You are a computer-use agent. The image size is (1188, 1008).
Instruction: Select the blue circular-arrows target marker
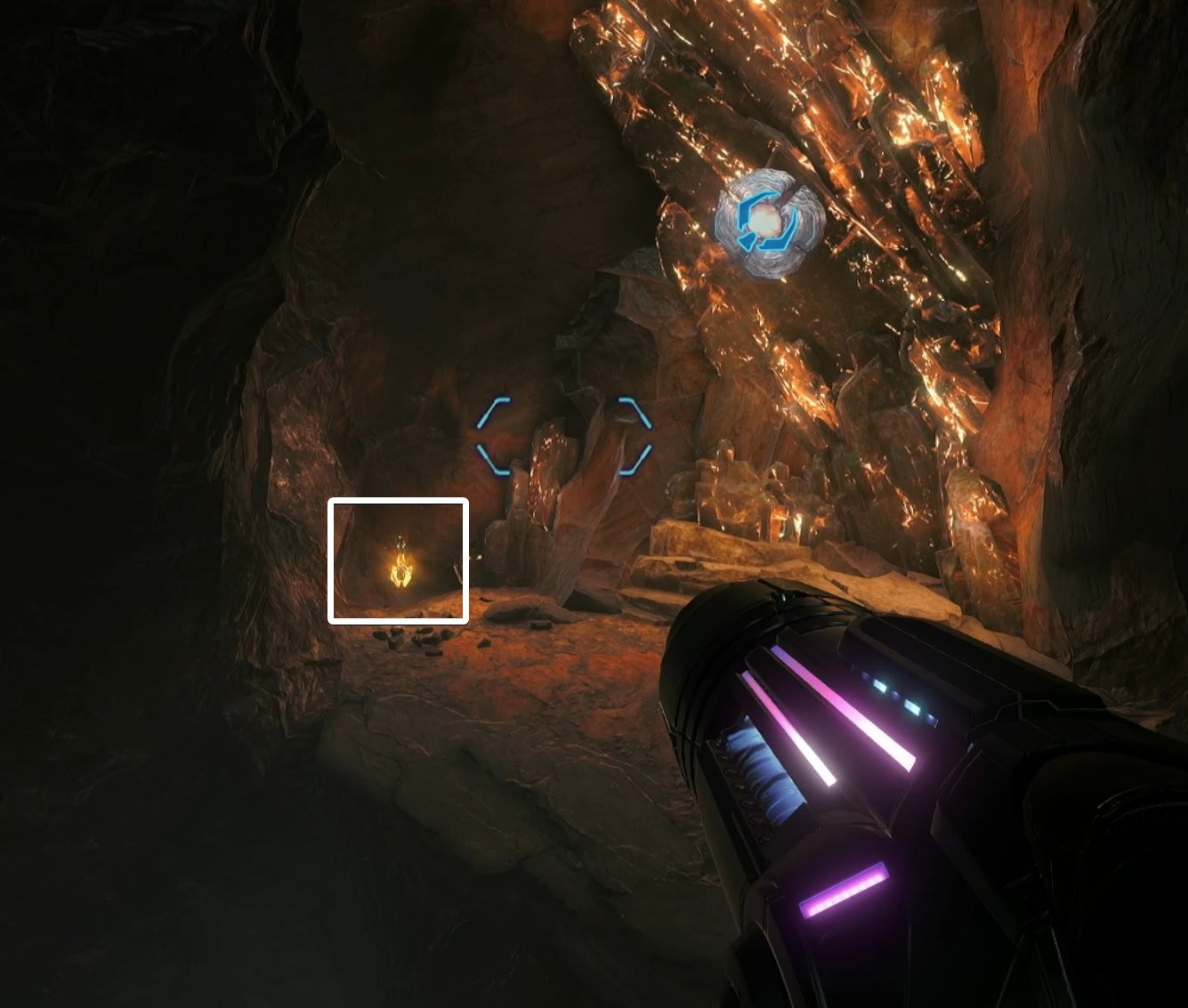[x=768, y=223]
